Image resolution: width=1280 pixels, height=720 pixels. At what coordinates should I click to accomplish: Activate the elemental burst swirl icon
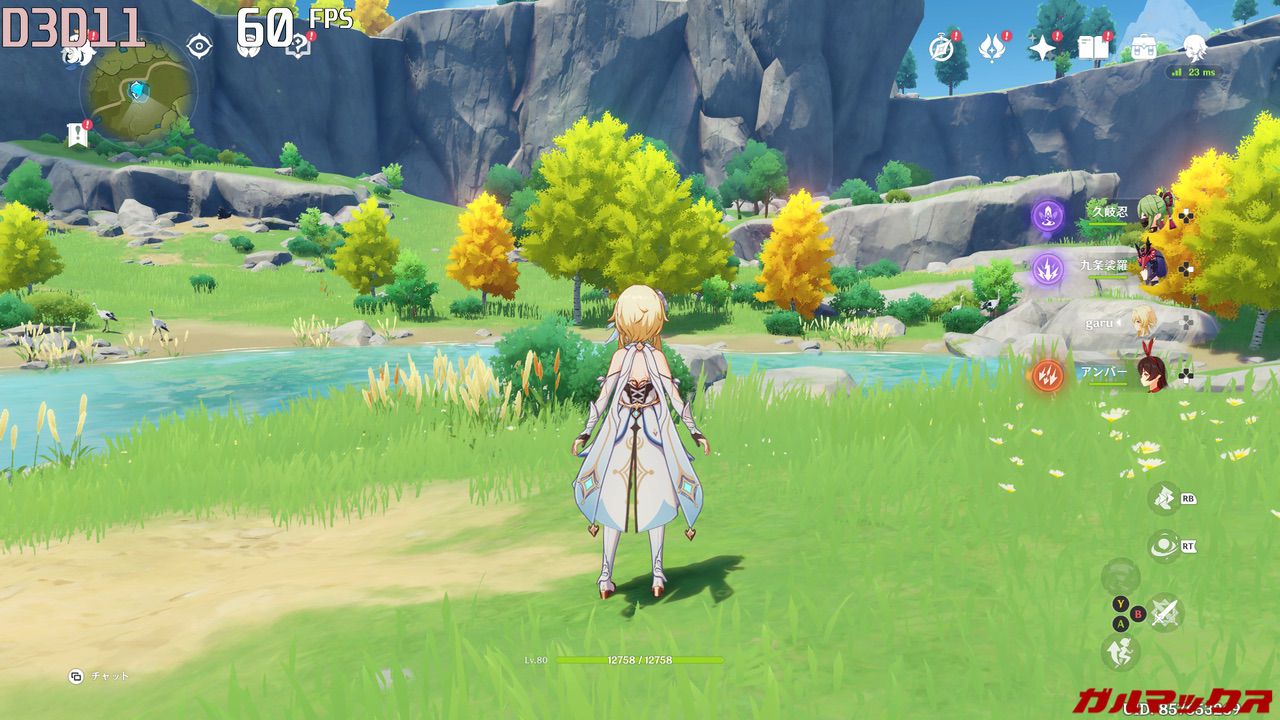(x=1163, y=546)
